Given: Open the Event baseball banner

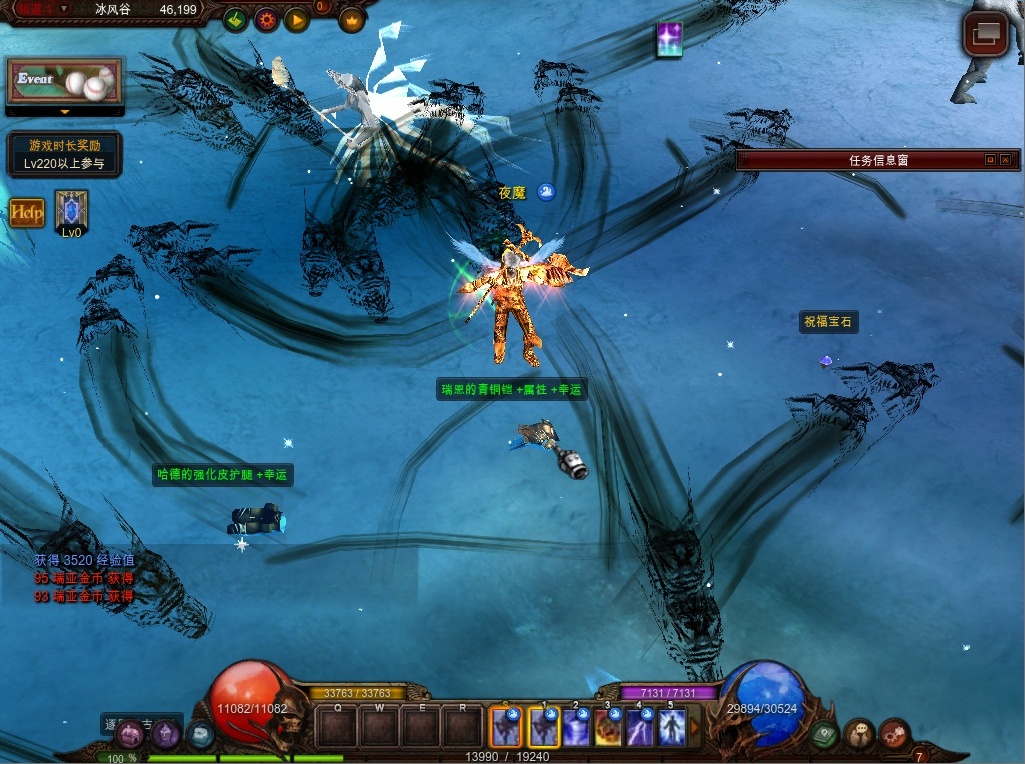Looking at the screenshot, I should (x=65, y=80).
